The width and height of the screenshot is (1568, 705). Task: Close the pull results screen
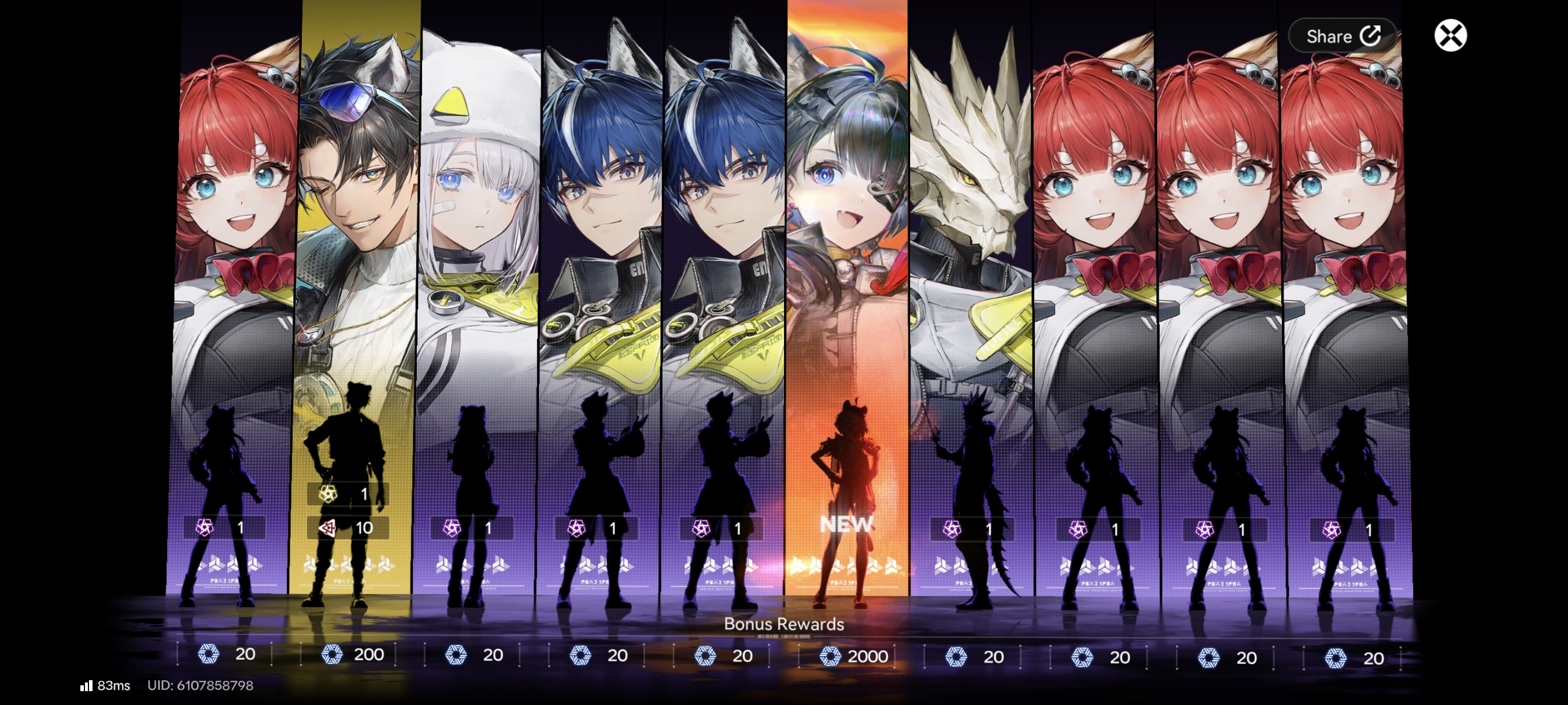[x=1450, y=35]
